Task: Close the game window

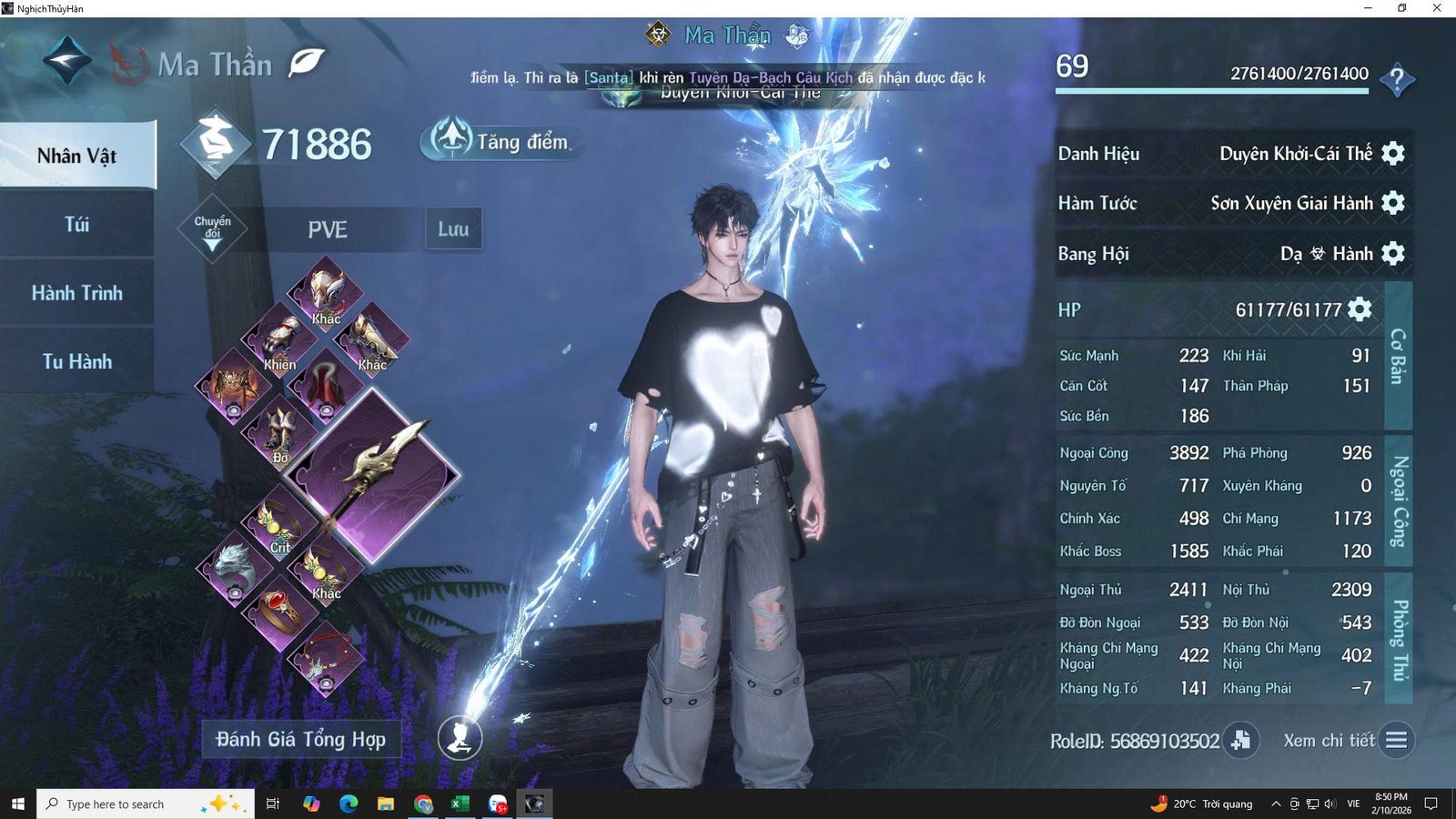Action: 1437,8
